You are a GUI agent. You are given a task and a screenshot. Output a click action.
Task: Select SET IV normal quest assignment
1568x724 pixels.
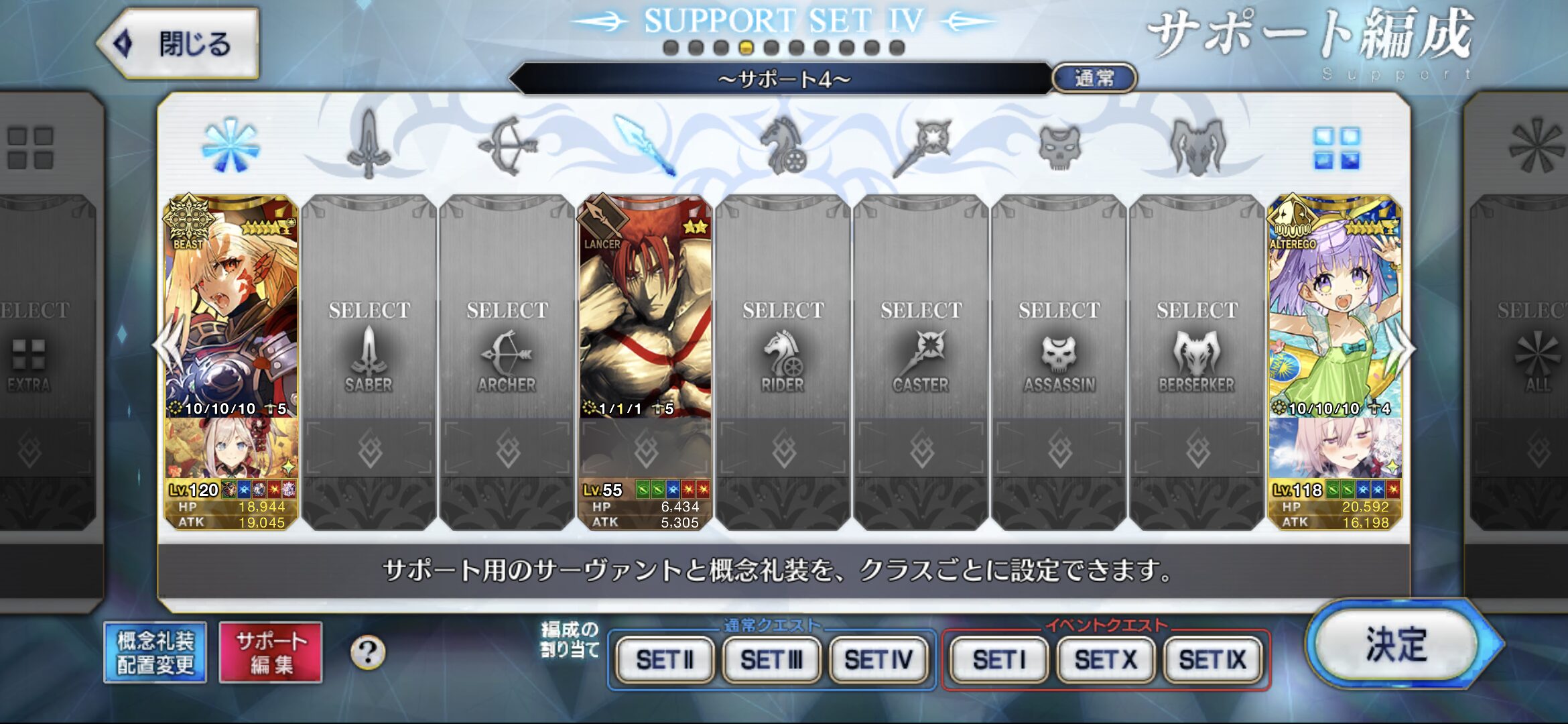pyautogui.click(x=878, y=660)
